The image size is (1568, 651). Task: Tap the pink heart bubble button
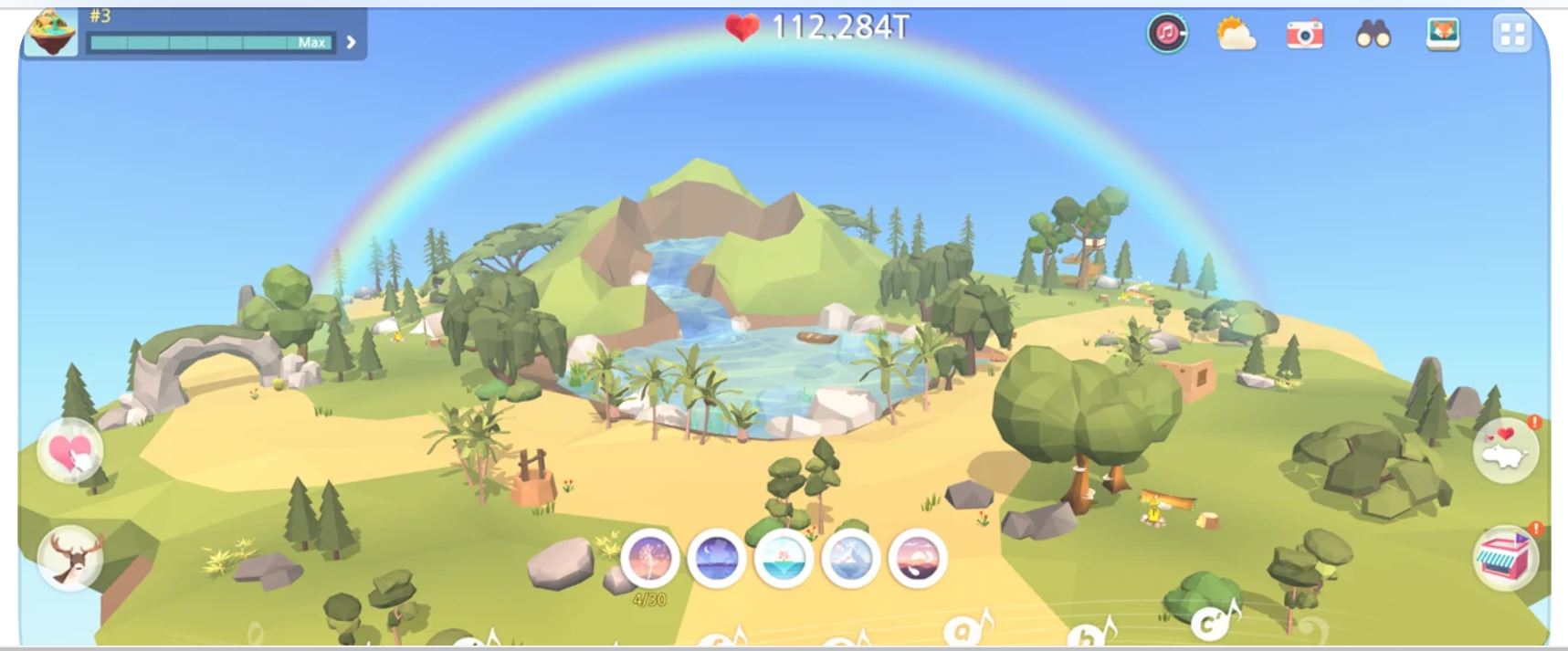[69, 450]
